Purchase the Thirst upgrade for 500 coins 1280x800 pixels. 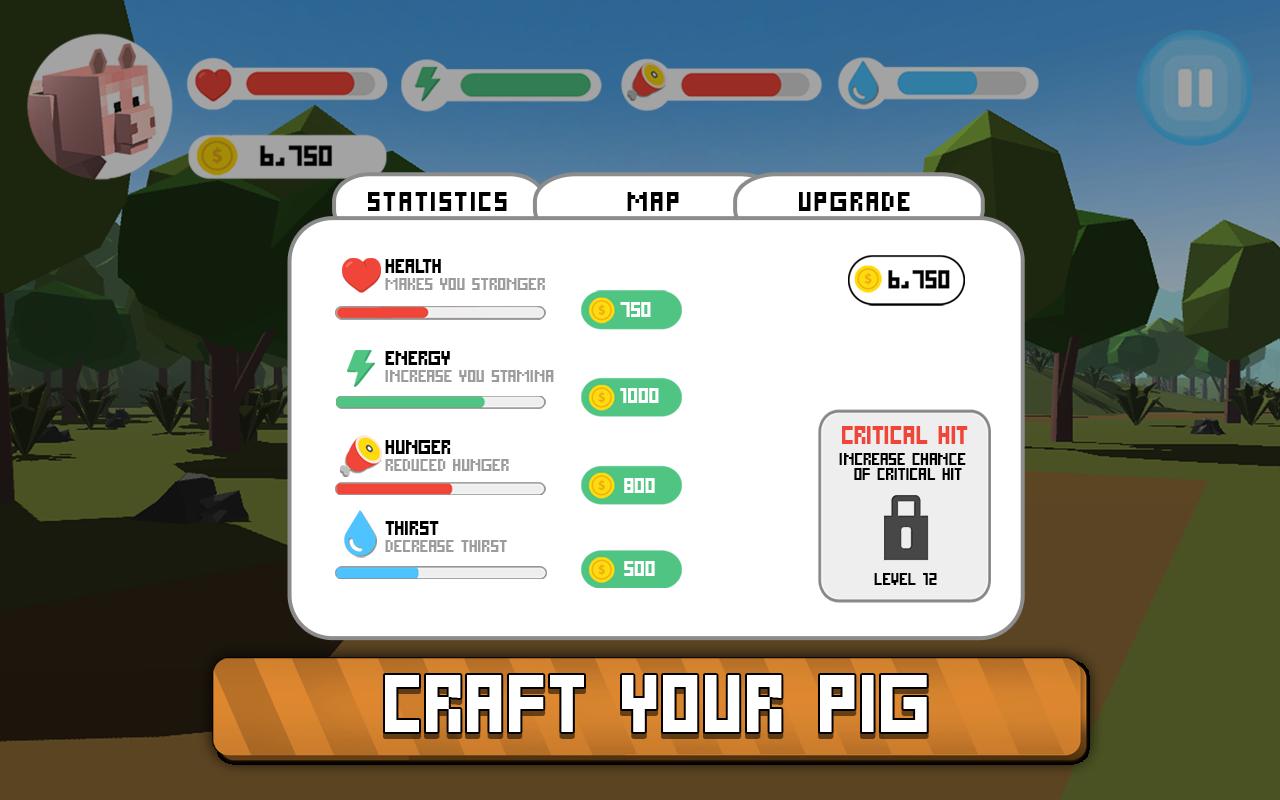pos(630,569)
